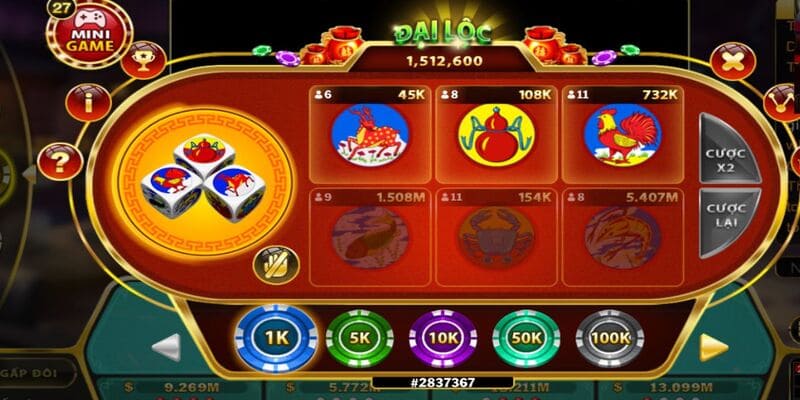Image resolution: width=800 pixels, height=400 pixels.
Task: Select the teal 50K chip
Action: 527,338
